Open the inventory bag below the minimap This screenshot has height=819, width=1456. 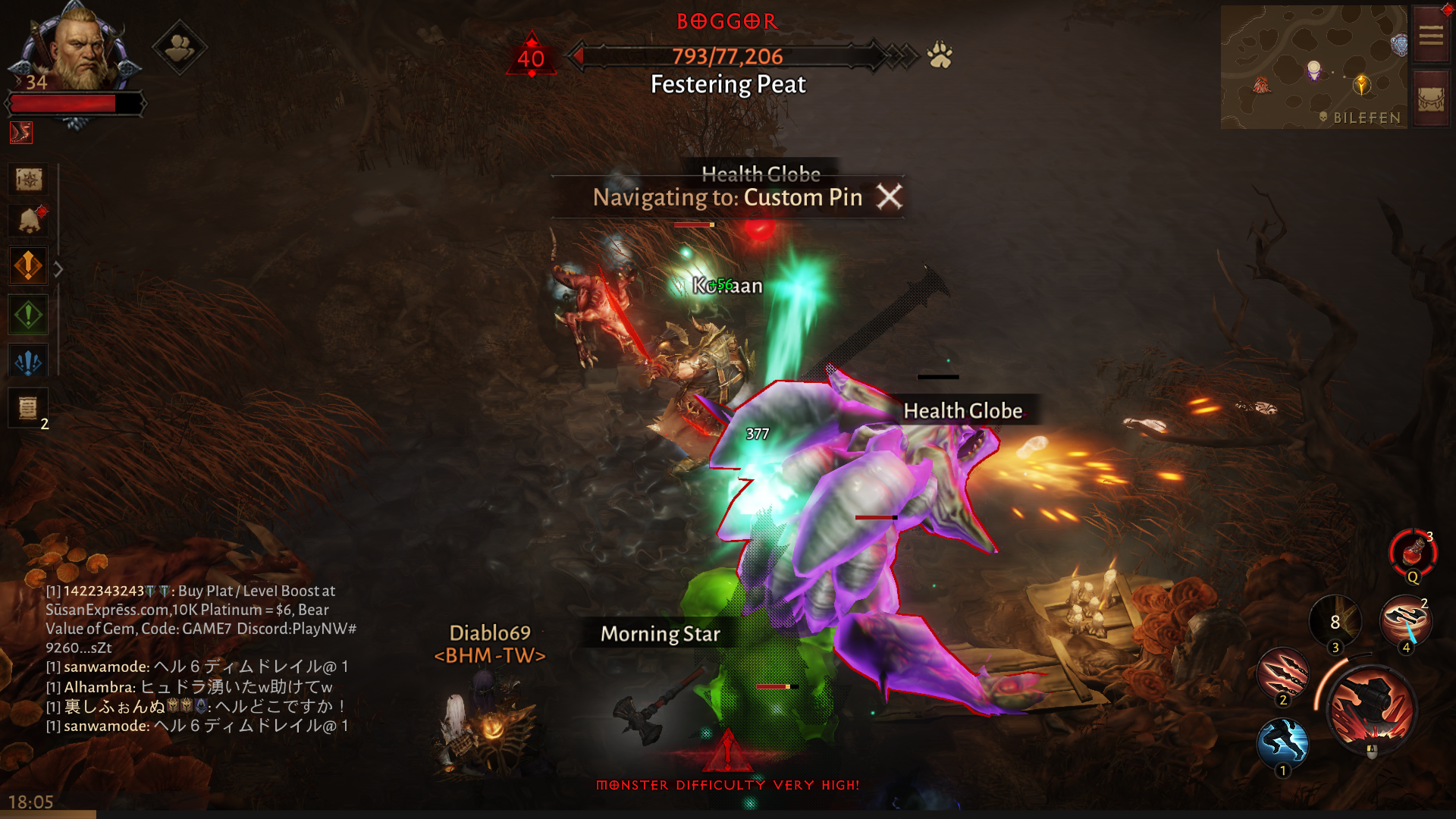point(1430,97)
